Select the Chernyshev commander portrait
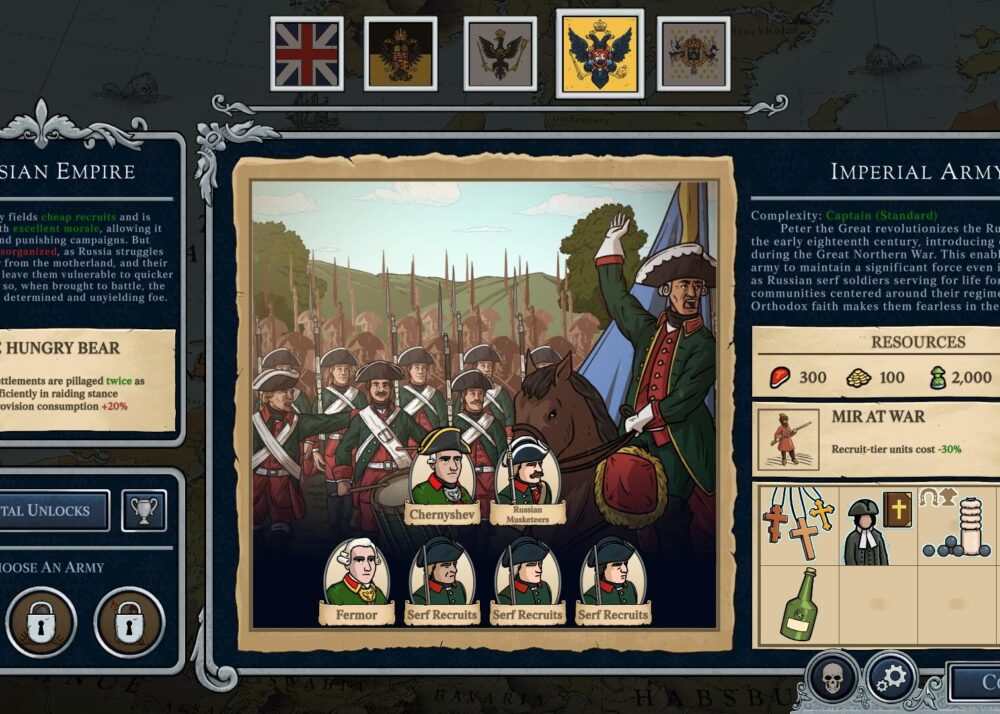 (x=442, y=475)
